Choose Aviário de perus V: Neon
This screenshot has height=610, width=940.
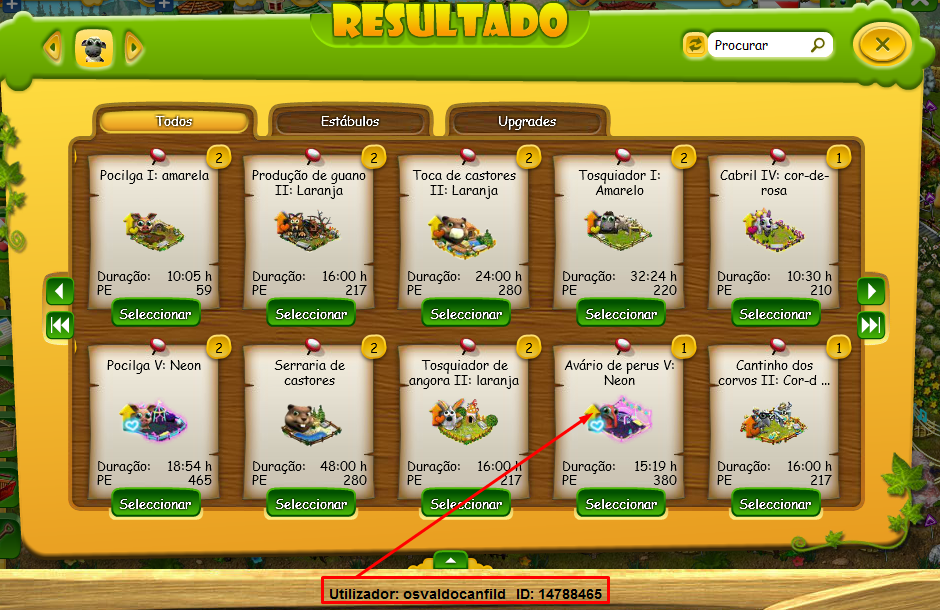pos(620,504)
